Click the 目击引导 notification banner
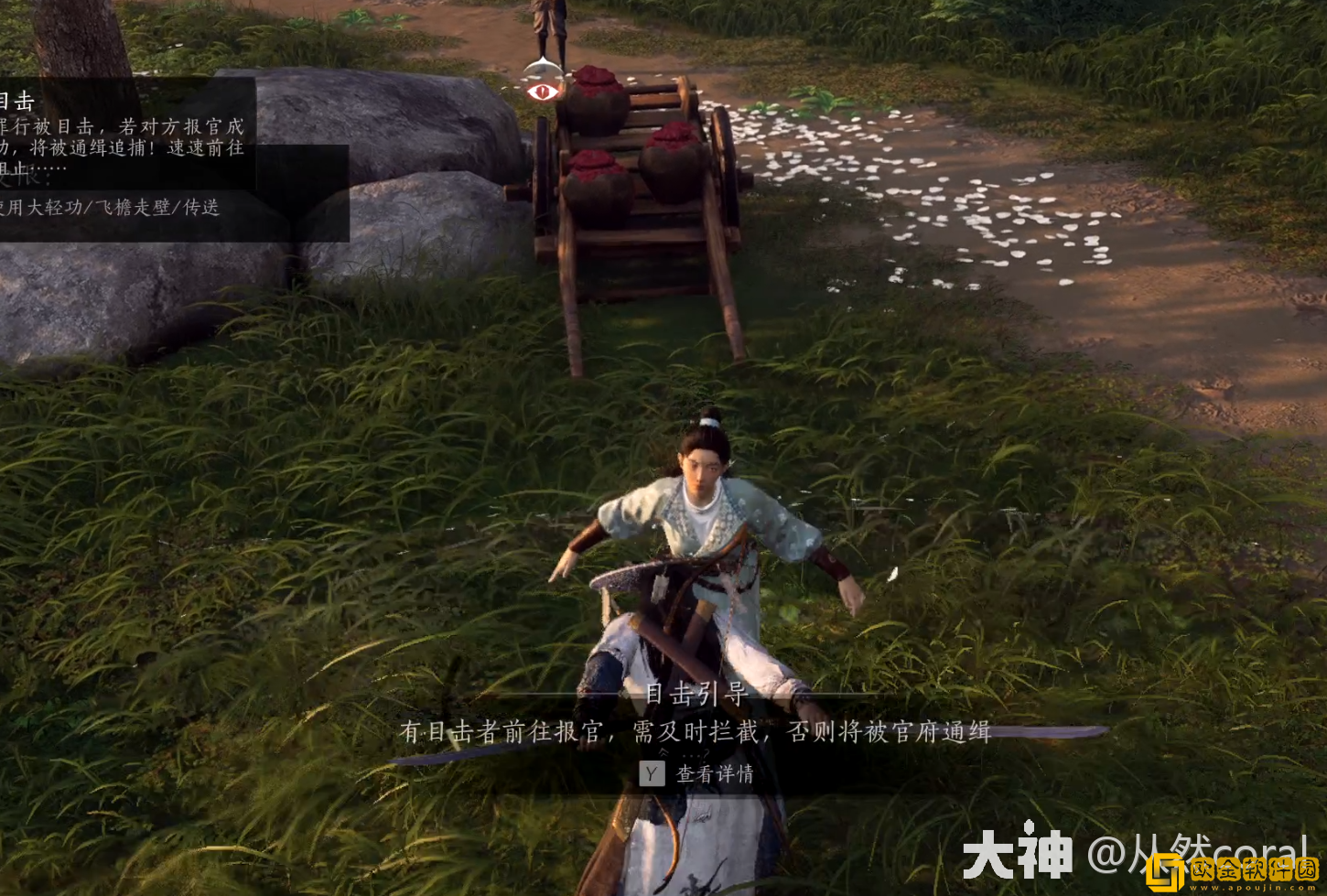The width and height of the screenshot is (1327, 896). [x=697, y=696]
